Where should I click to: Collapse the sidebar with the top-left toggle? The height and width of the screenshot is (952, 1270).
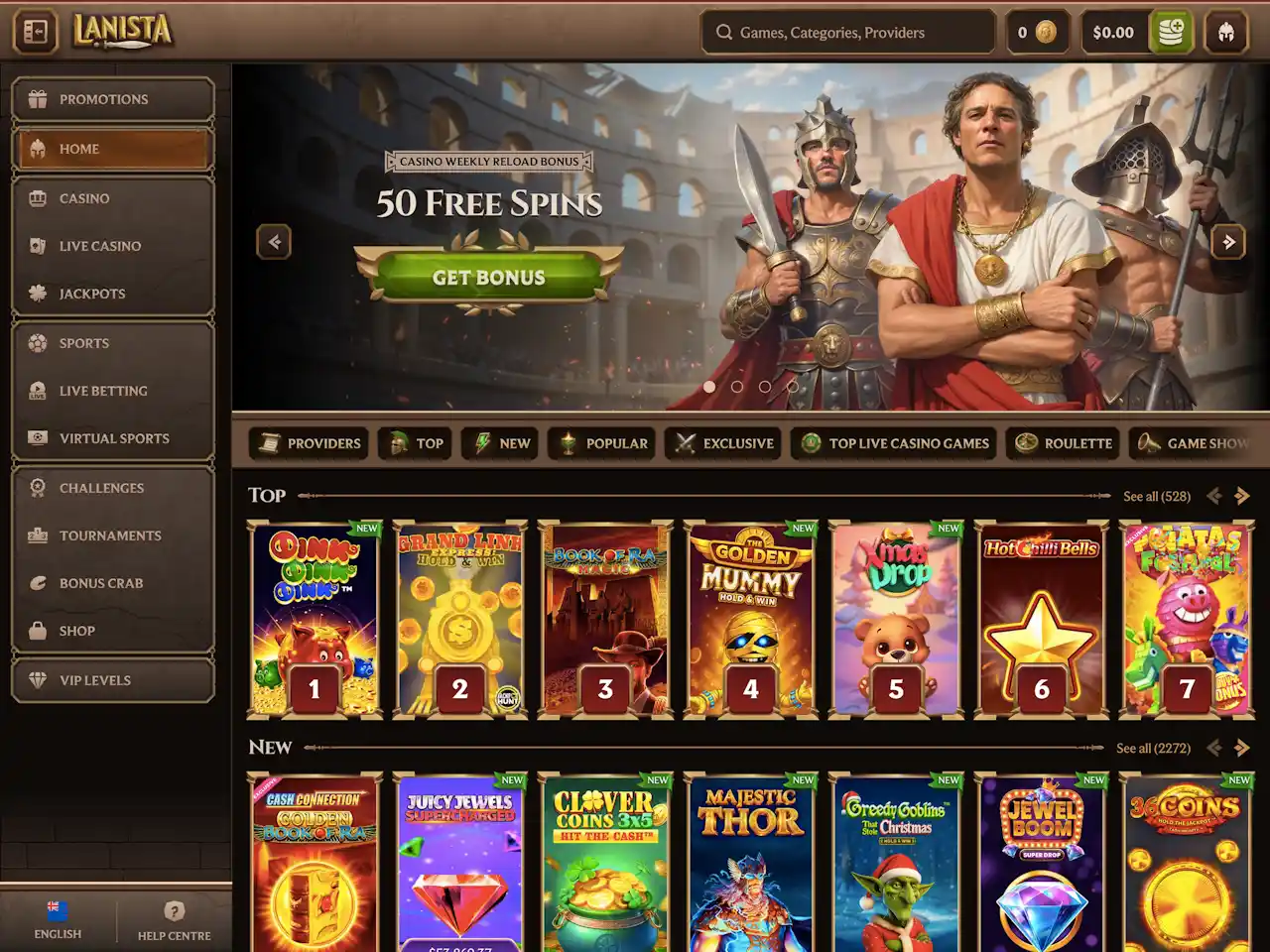click(35, 32)
